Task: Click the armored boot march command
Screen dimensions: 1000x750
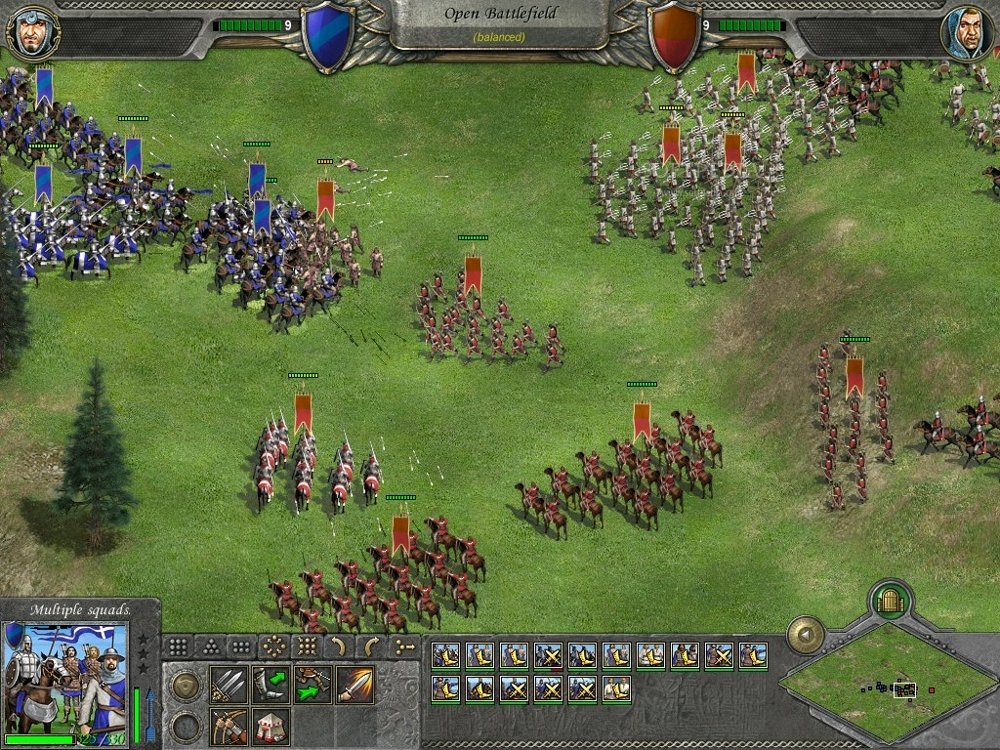Action: tap(271, 685)
